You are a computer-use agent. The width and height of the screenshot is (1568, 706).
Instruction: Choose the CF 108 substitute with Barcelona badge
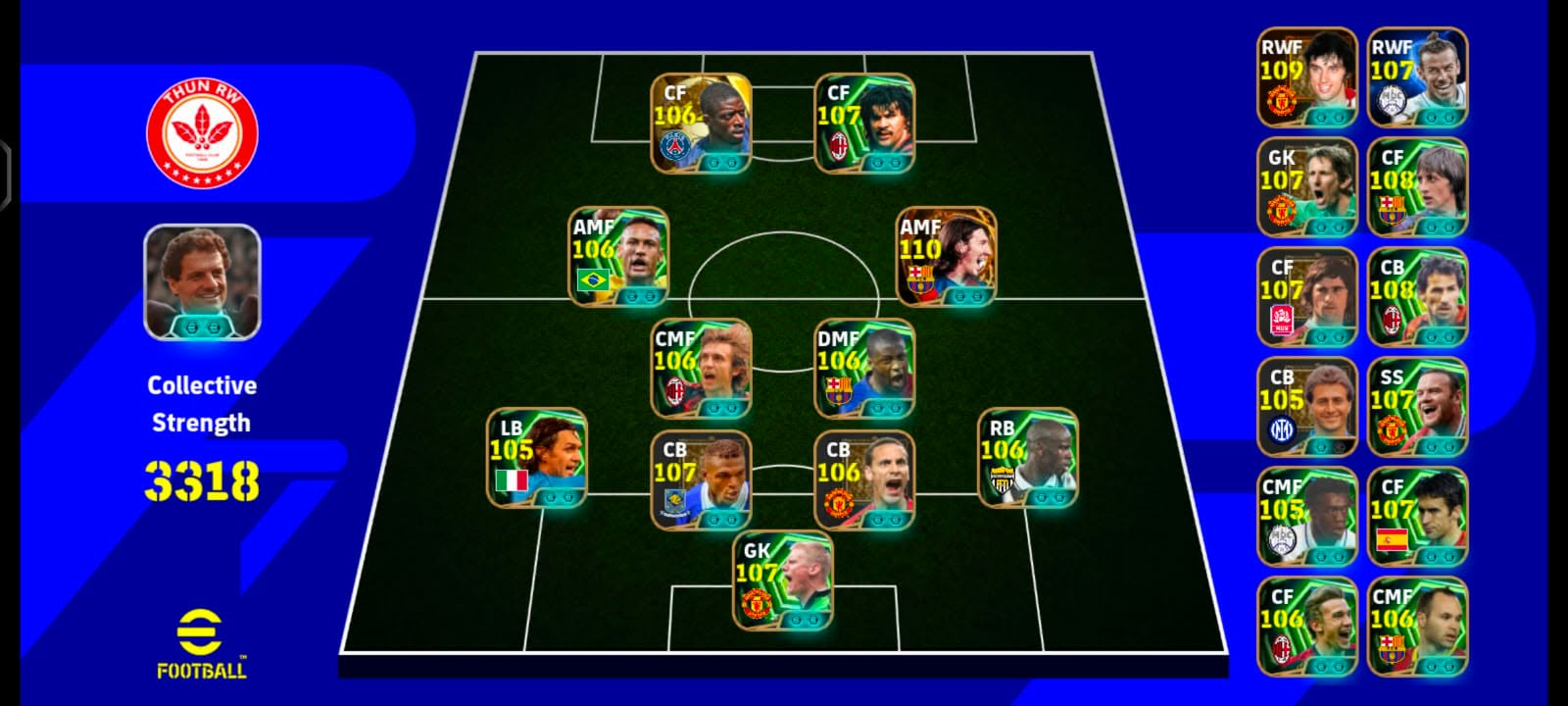click(1417, 187)
